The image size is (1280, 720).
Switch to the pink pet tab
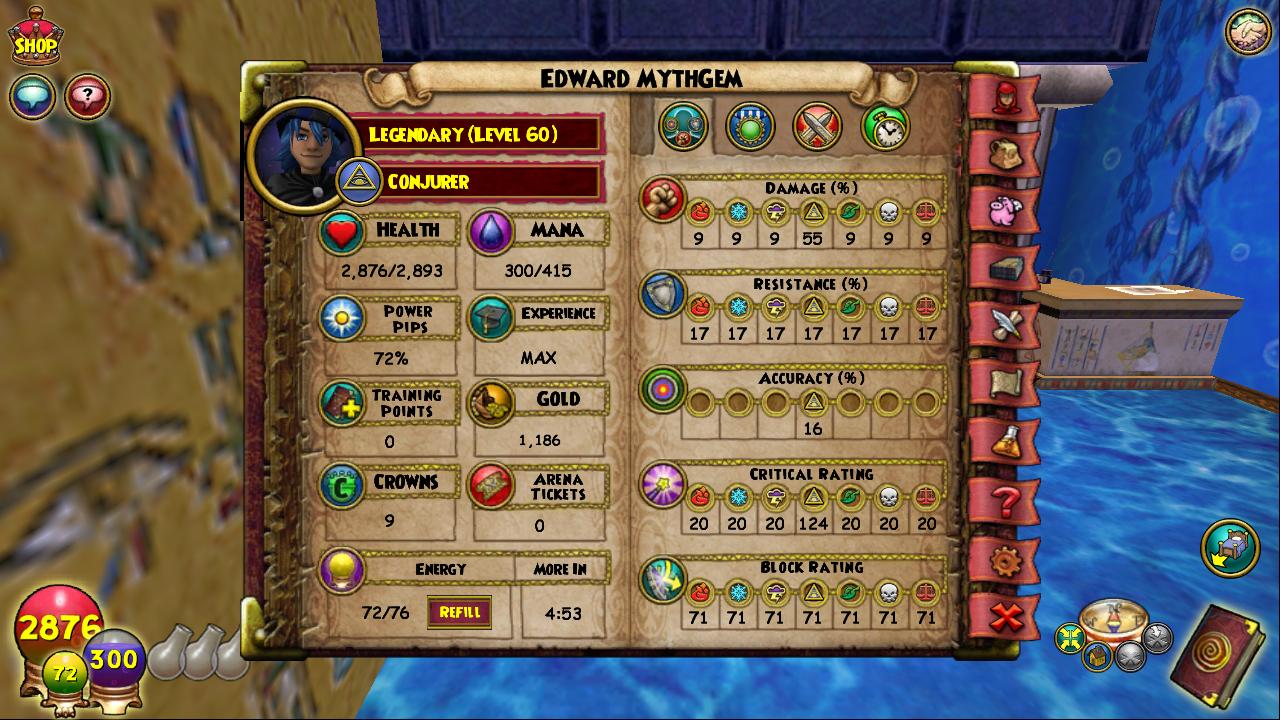click(x=1004, y=211)
